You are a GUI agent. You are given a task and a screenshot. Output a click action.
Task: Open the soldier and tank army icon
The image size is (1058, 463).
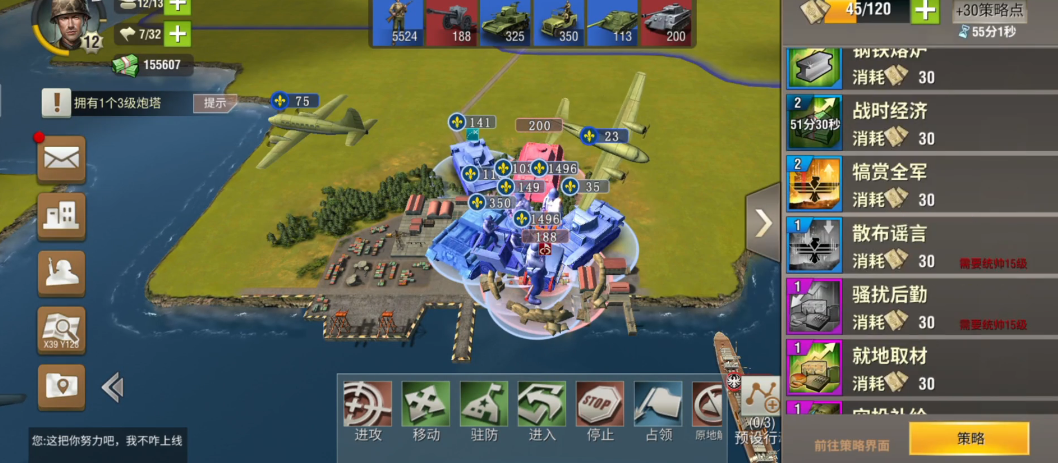[61, 273]
